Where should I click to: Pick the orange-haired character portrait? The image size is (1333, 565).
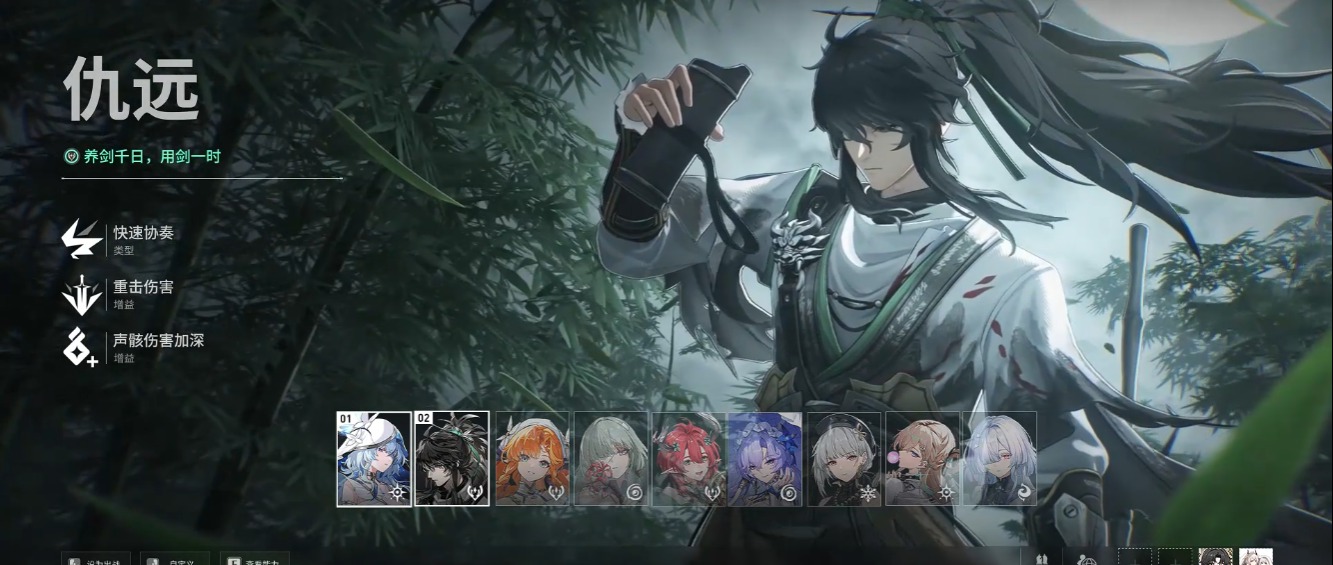point(532,459)
